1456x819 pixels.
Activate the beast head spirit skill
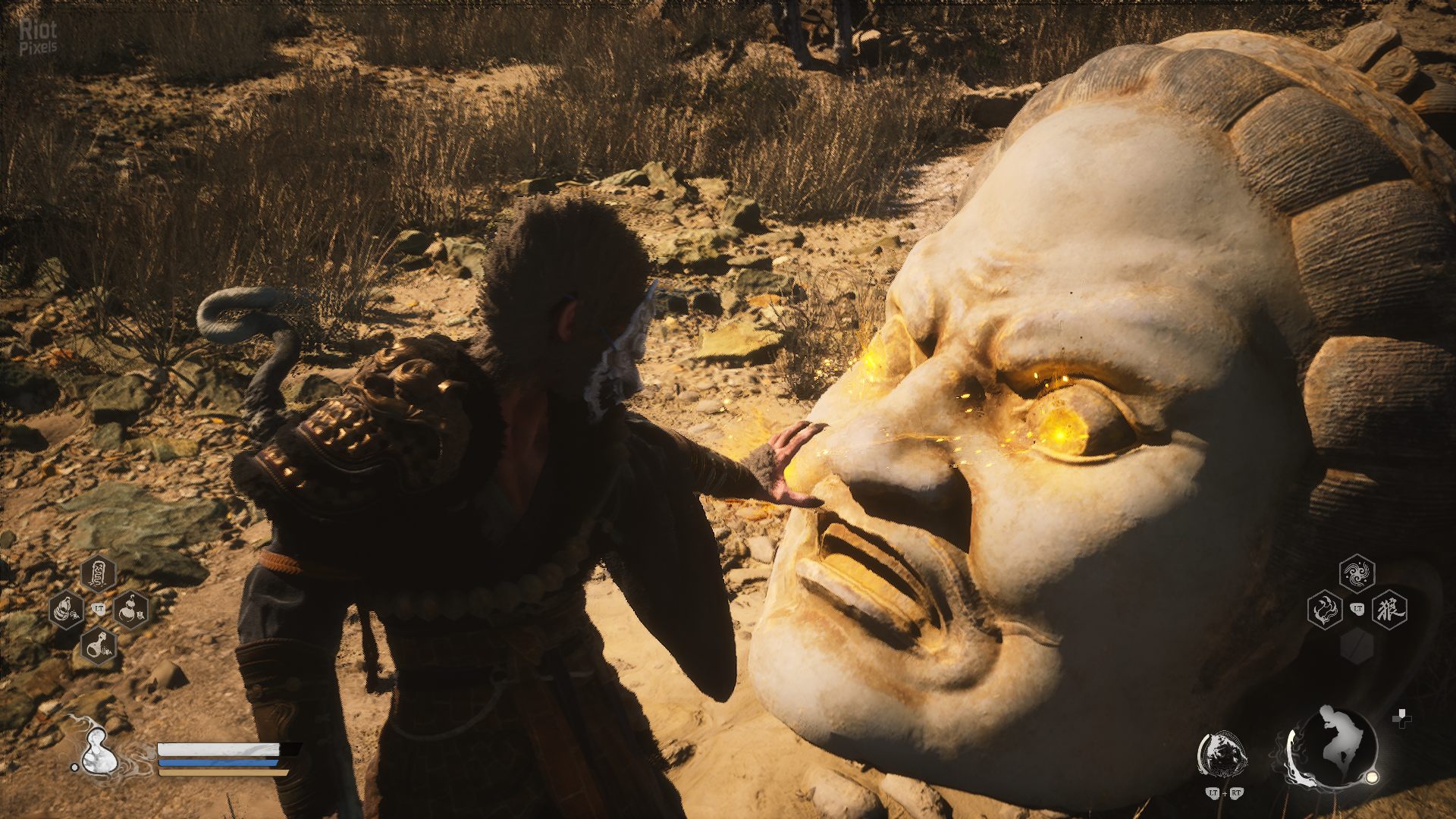pyautogui.click(x=1221, y=754)
